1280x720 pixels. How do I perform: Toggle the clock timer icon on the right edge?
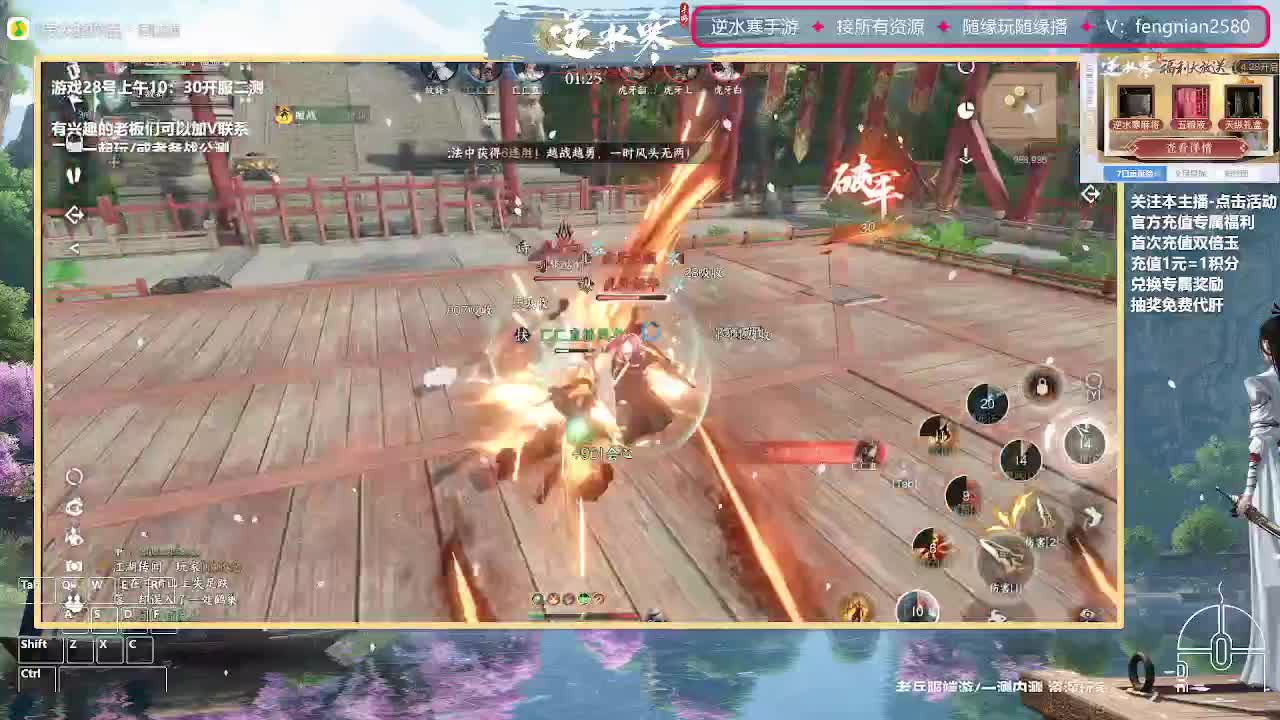coord(966,109)
